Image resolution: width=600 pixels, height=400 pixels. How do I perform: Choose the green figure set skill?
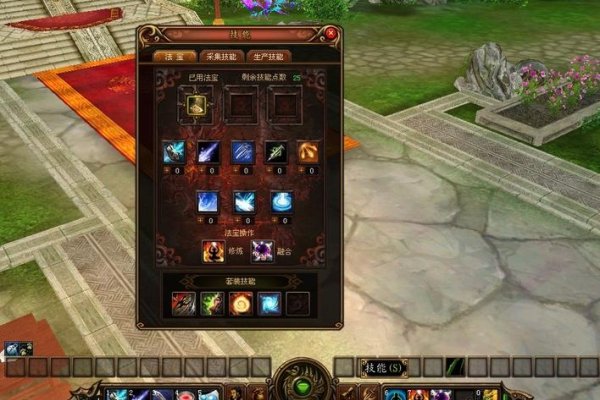(x=212, y=303)
